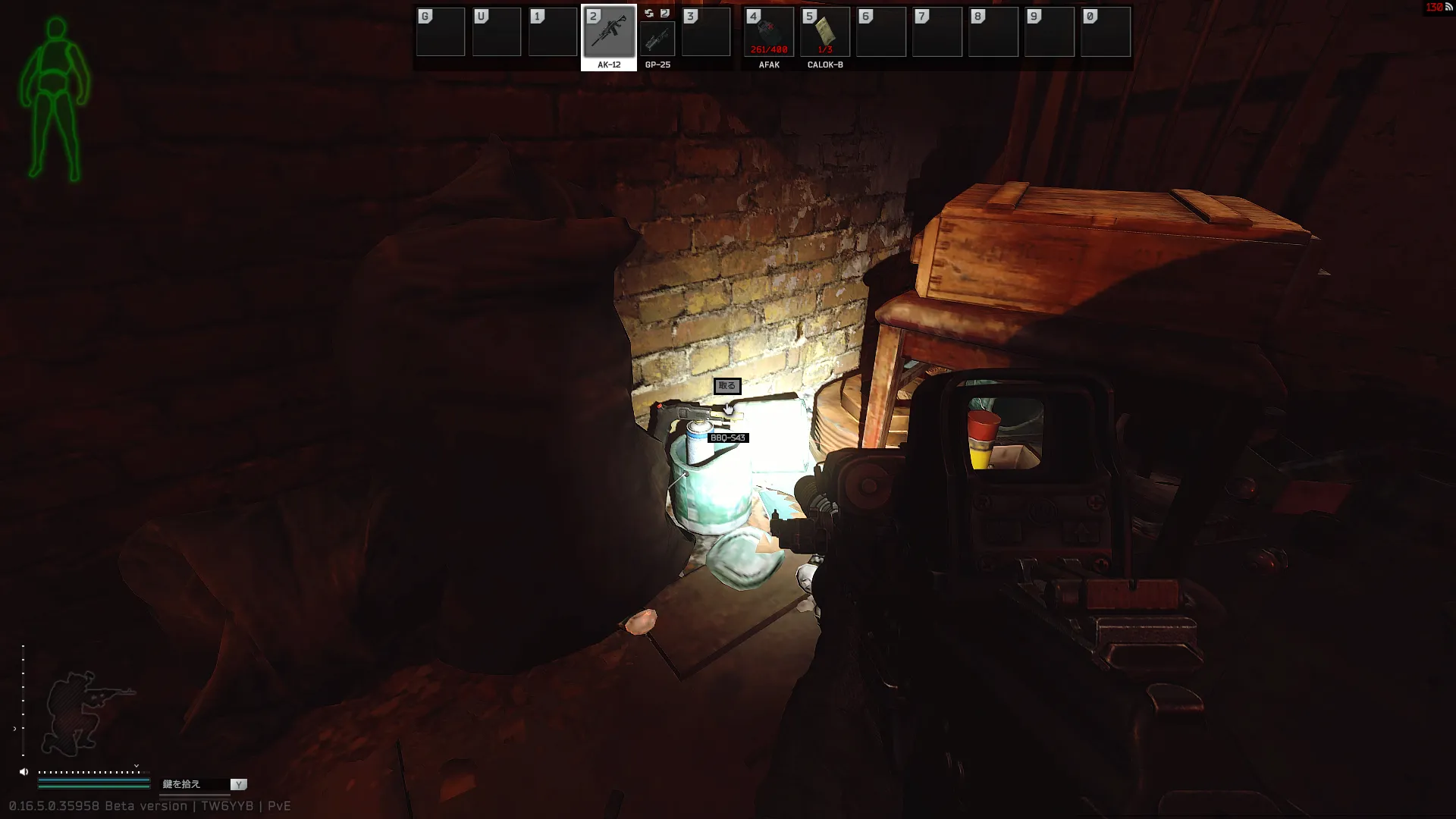Screen dimensions: 1456x819
Task: Select the CALOK-B hemostatic slot
Action: [x=825, y=33]
